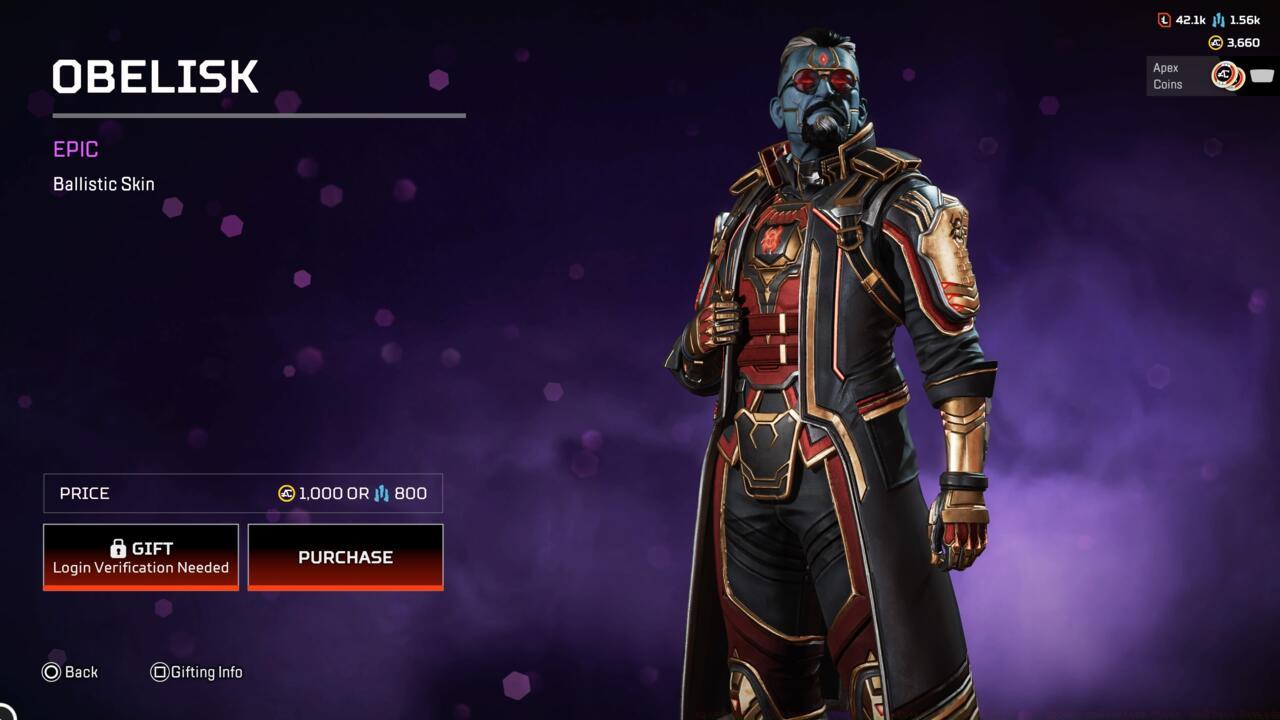
Task: Select the Back option at bottom left
Action: pyautogui.click(x=81, y=672)
